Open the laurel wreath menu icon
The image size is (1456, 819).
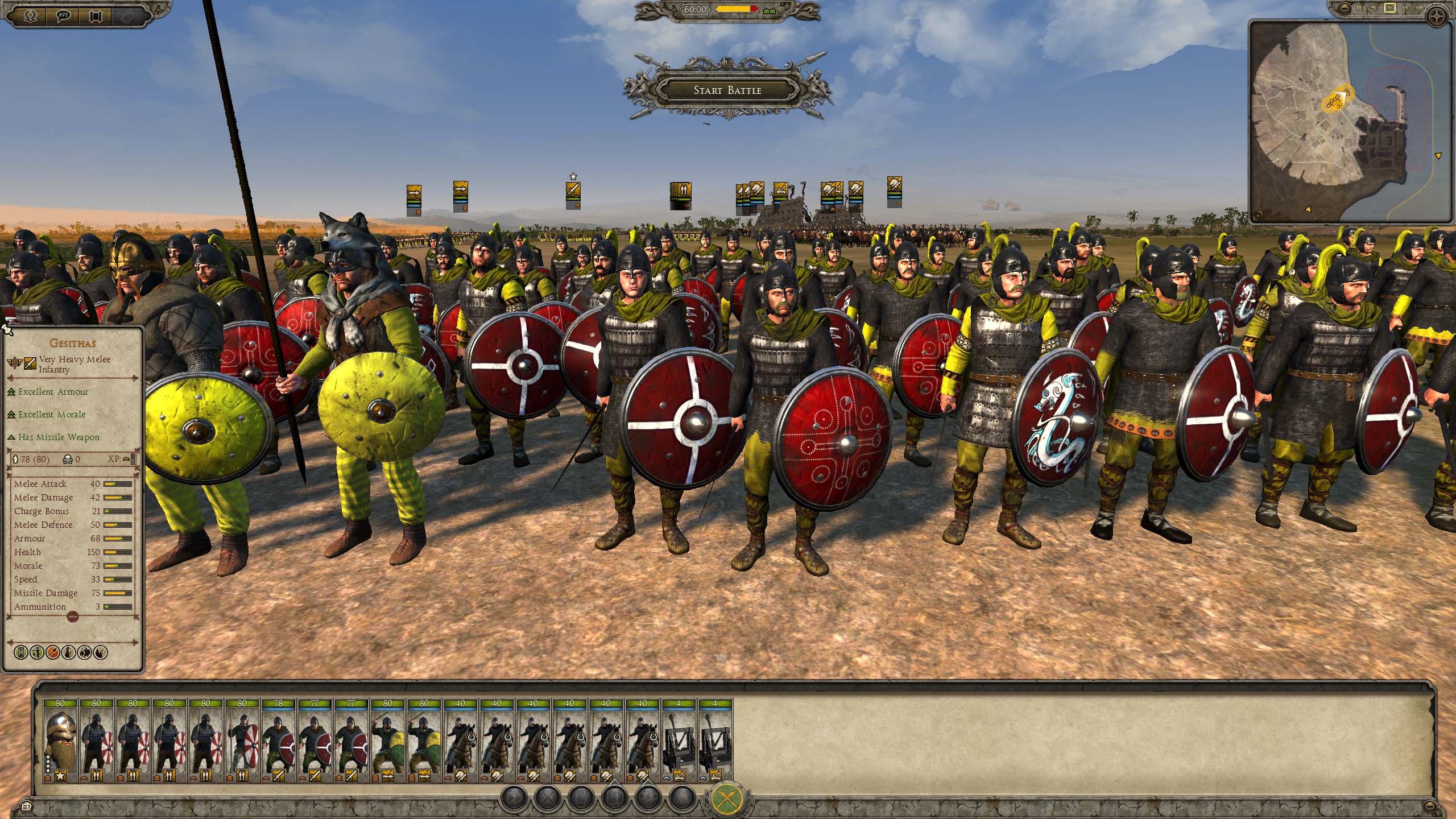[31, 15]
